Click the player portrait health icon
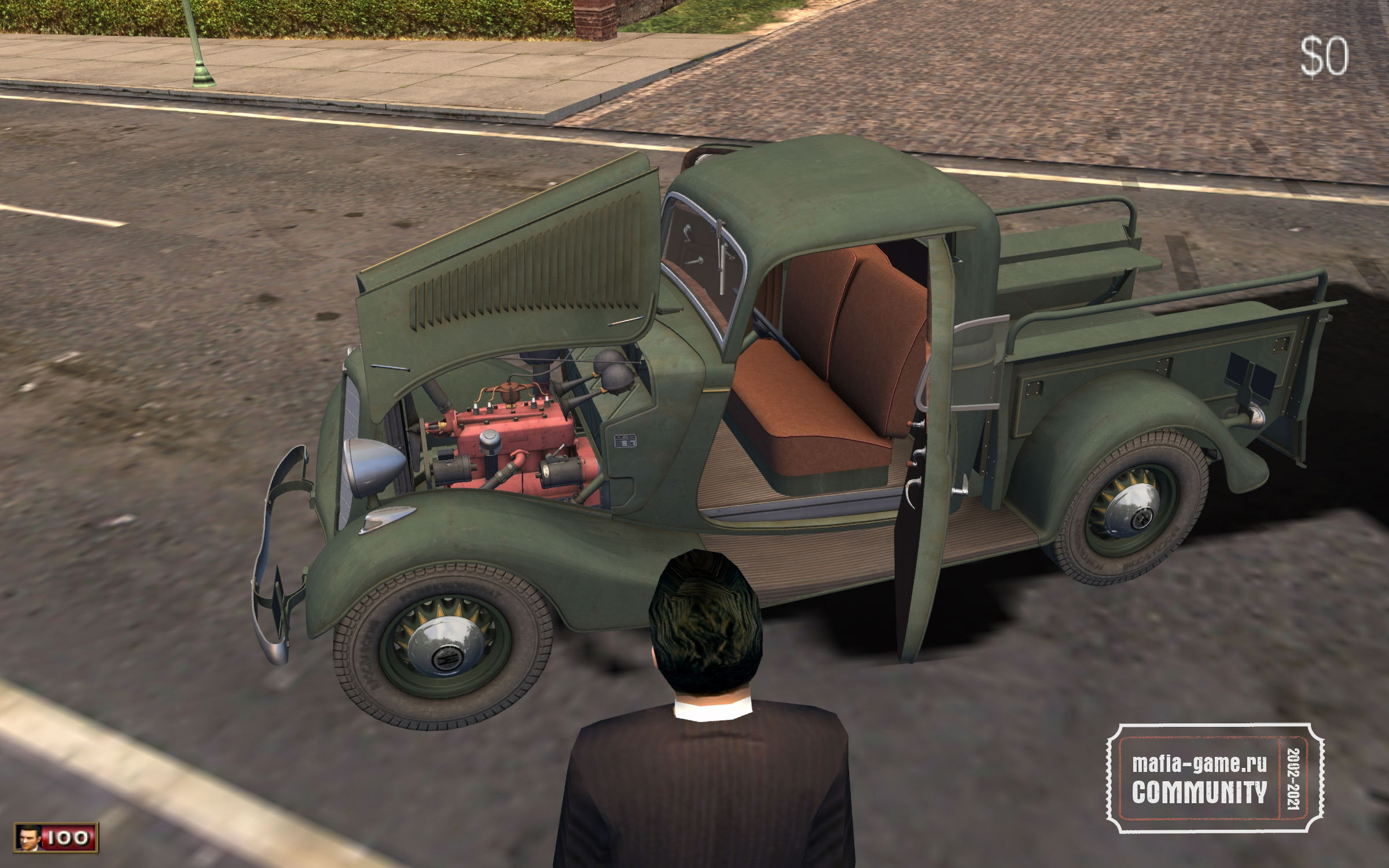 pyautogui.click(x=28, y=838)
